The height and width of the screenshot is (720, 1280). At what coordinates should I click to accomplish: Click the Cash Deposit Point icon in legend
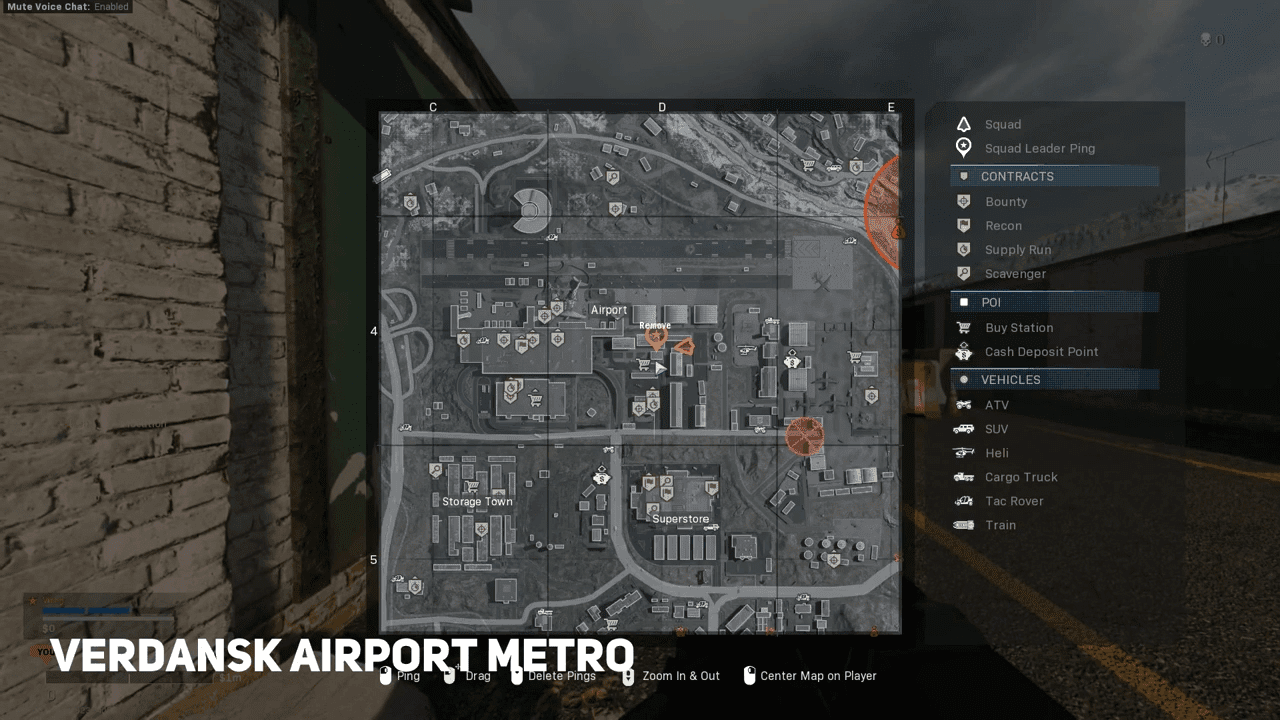point(963,351)
